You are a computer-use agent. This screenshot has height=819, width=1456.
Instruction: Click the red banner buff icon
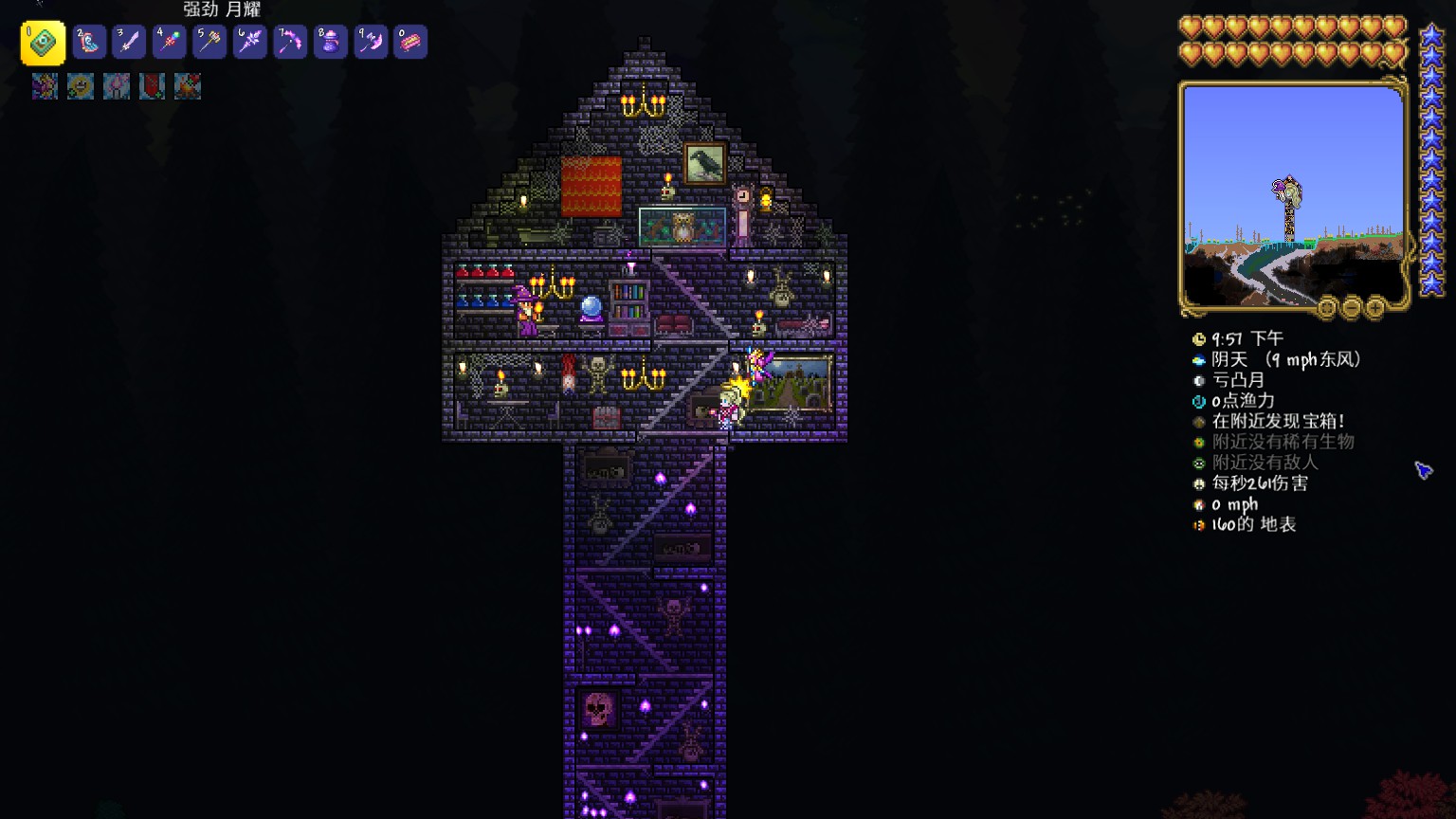click(x=152, y=86)
